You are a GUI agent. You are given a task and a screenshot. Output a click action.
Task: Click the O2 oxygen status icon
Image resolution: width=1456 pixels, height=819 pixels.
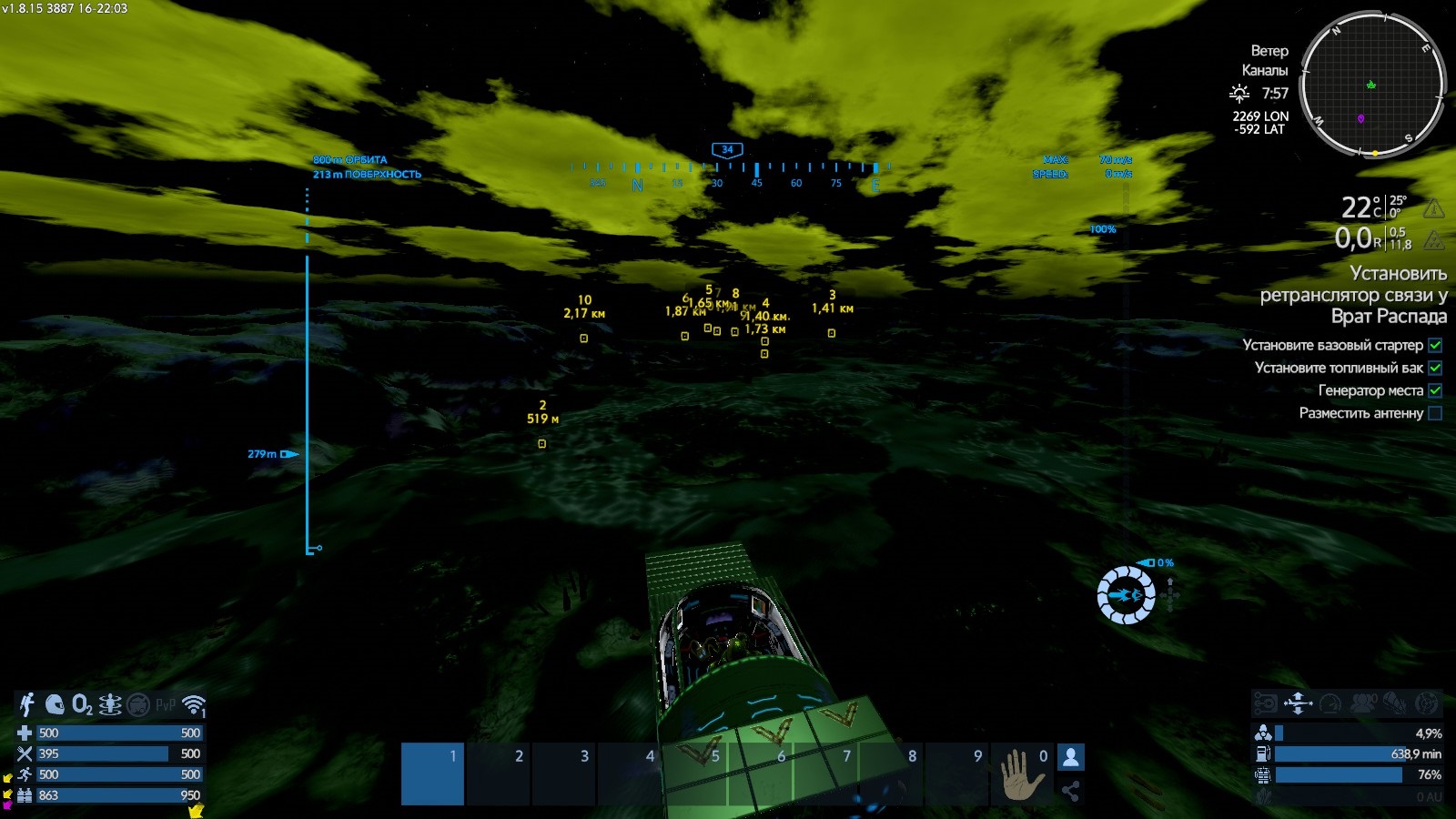(82, 704)
